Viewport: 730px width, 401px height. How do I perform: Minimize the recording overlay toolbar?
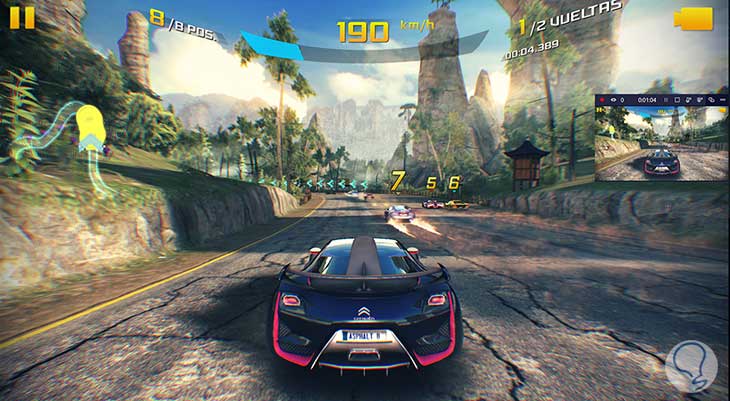point(721,100)
